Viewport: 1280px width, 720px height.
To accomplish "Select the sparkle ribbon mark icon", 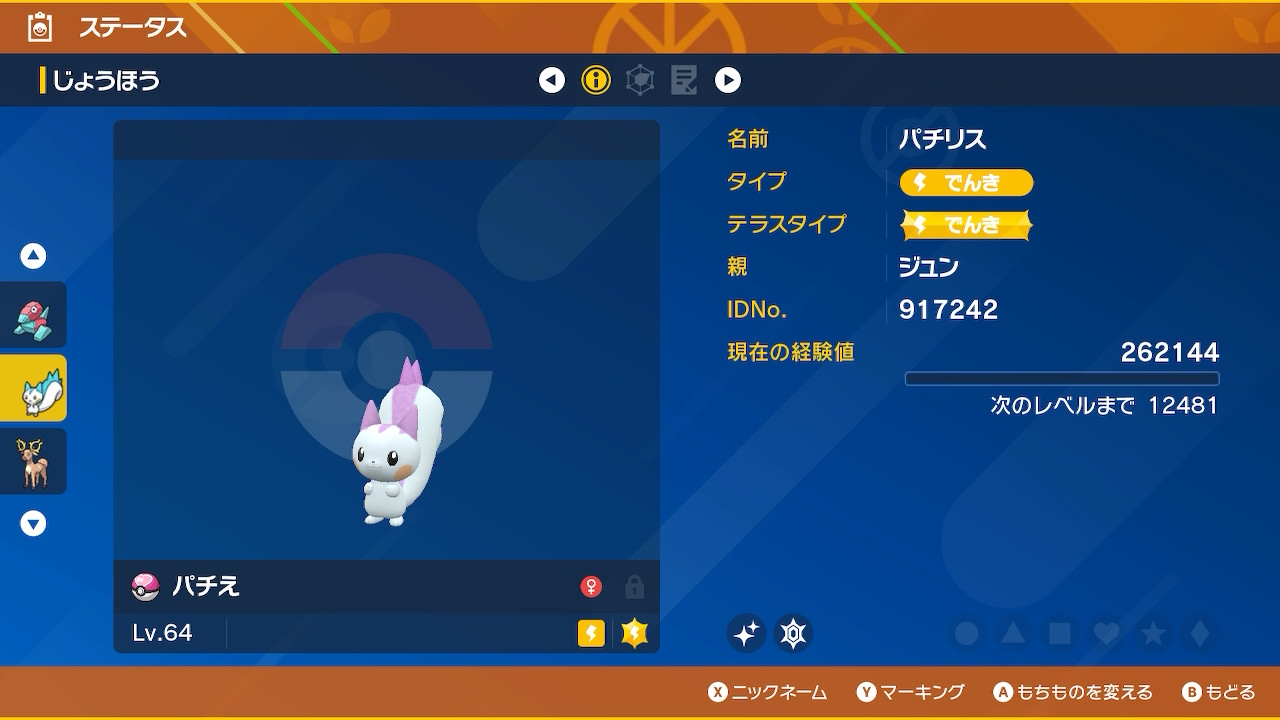I will [x=746, y=633].
